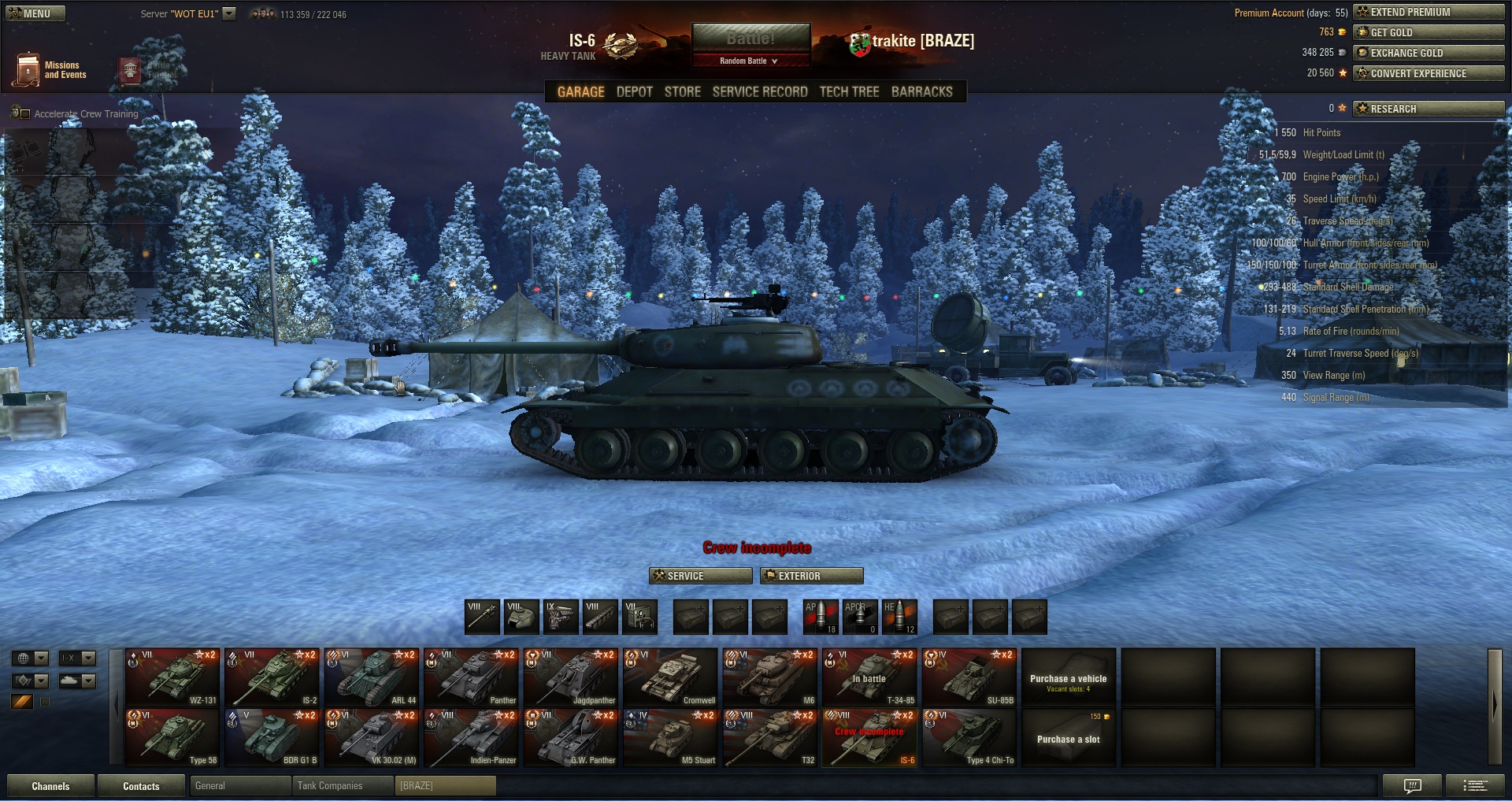Open the Store tab

click(682, 92)
